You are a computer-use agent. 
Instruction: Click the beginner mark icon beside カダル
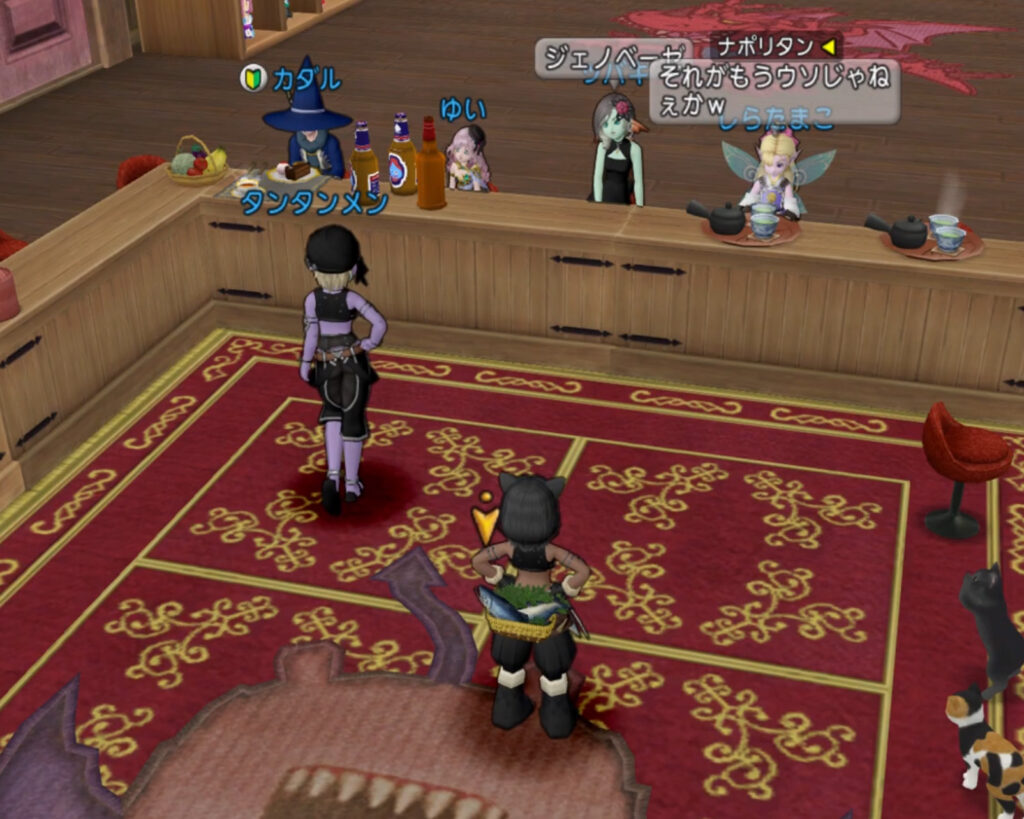253,78
